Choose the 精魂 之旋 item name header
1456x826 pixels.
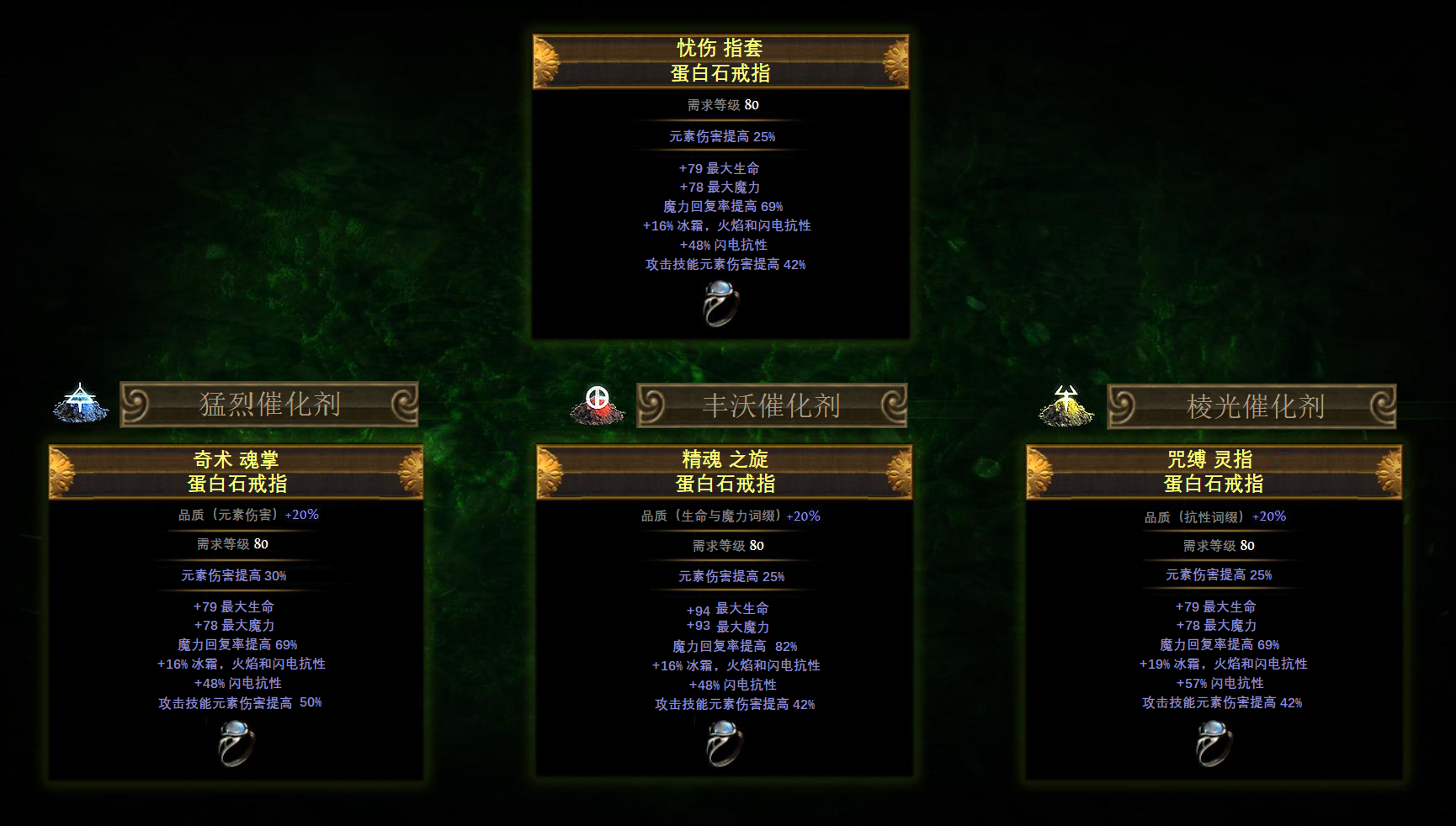725,472
